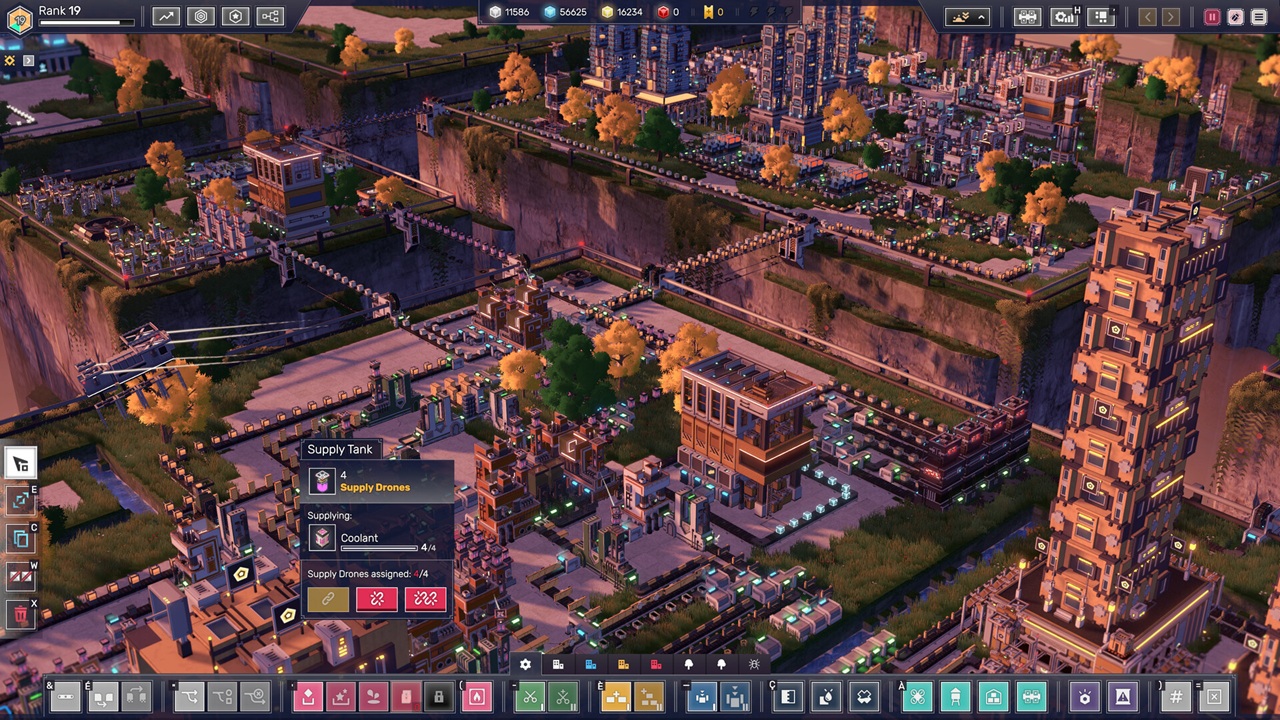Select the locked padlock building slot
This screenshot has width=1280, height=720.
(x=438, y=696)
